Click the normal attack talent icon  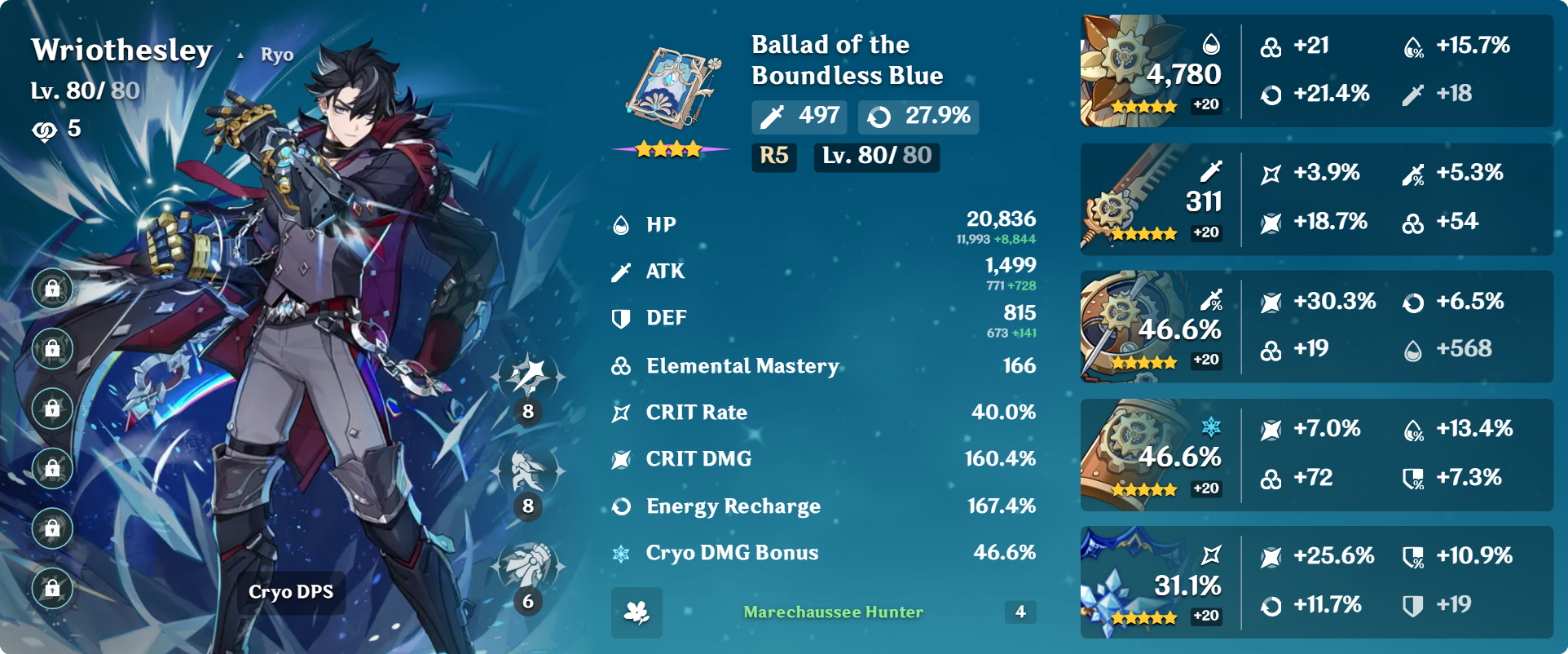point(528,377)
